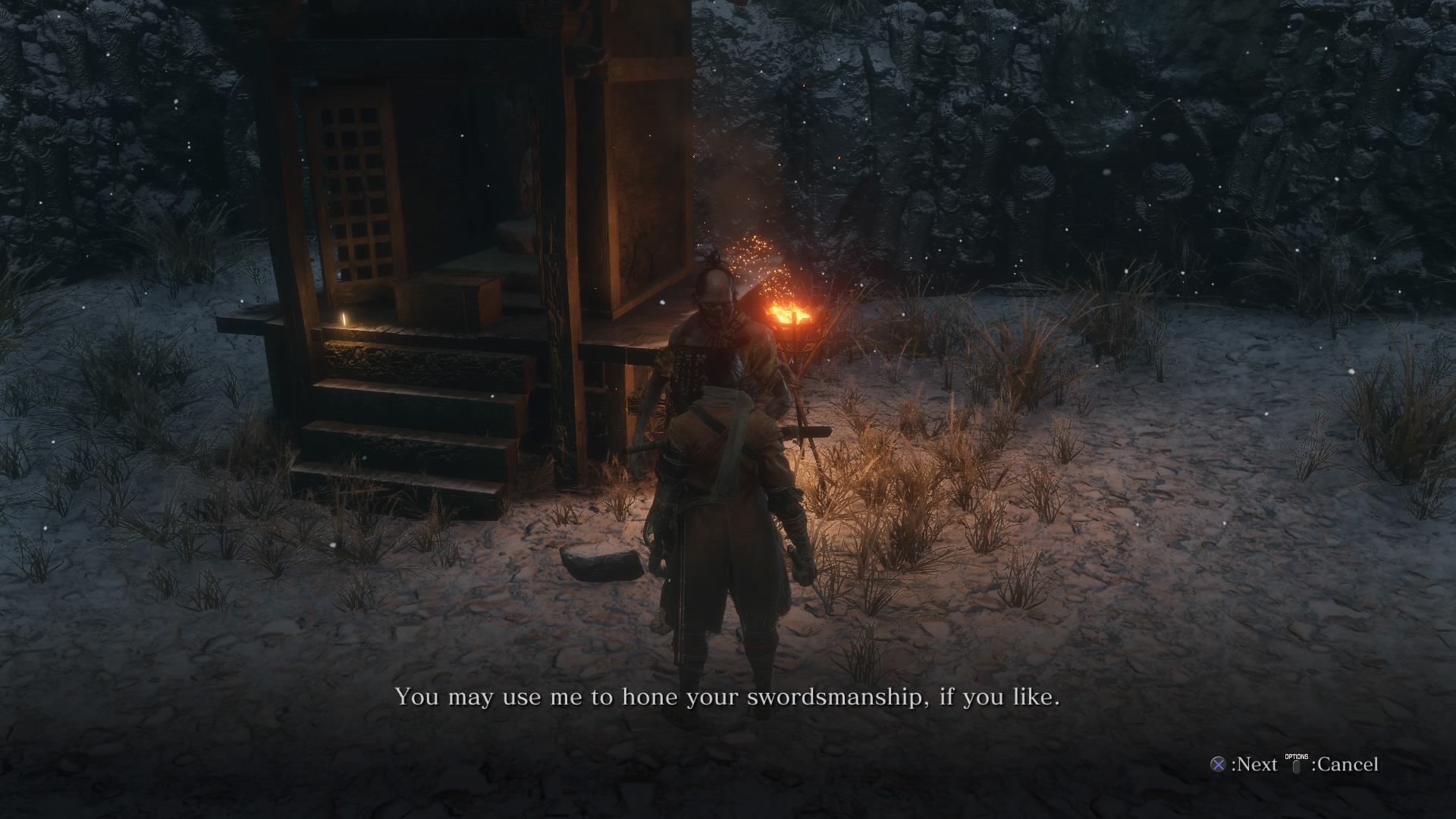Screen dimensions: 1456x819
Task: Click the Cancel prompt text
Action: [1350, 766]
